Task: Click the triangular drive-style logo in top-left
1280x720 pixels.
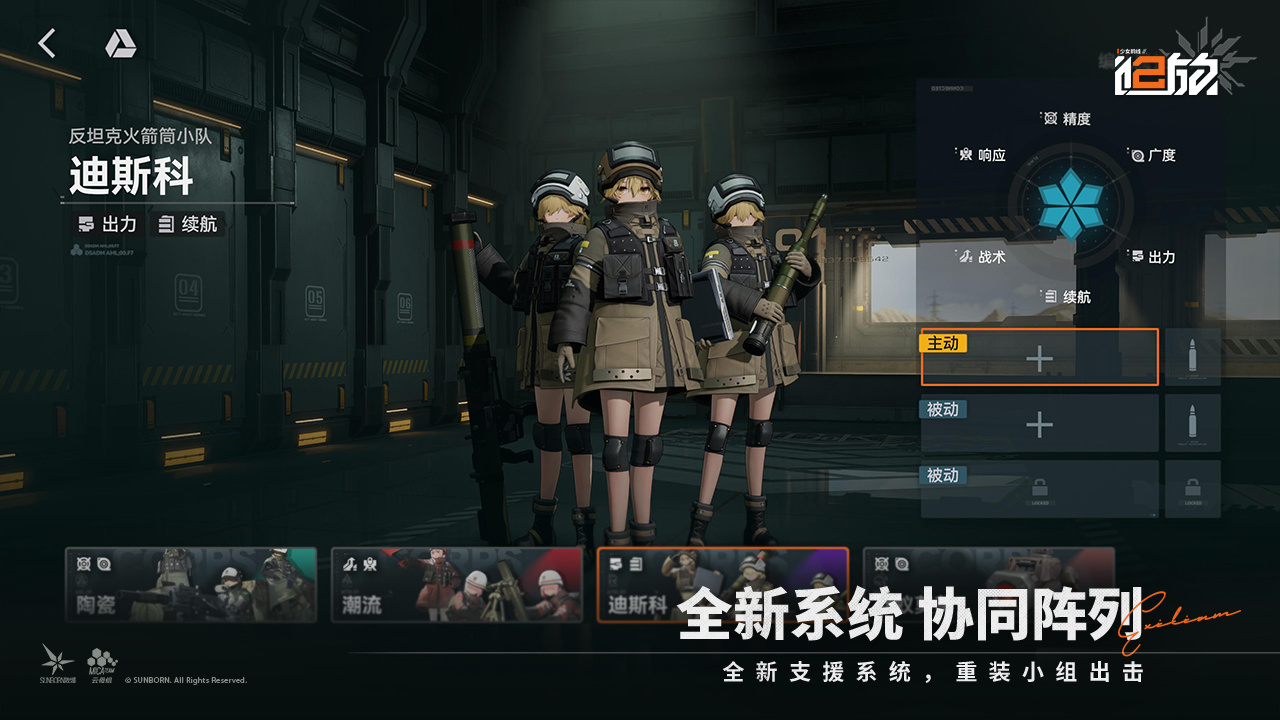Action: 119,43
